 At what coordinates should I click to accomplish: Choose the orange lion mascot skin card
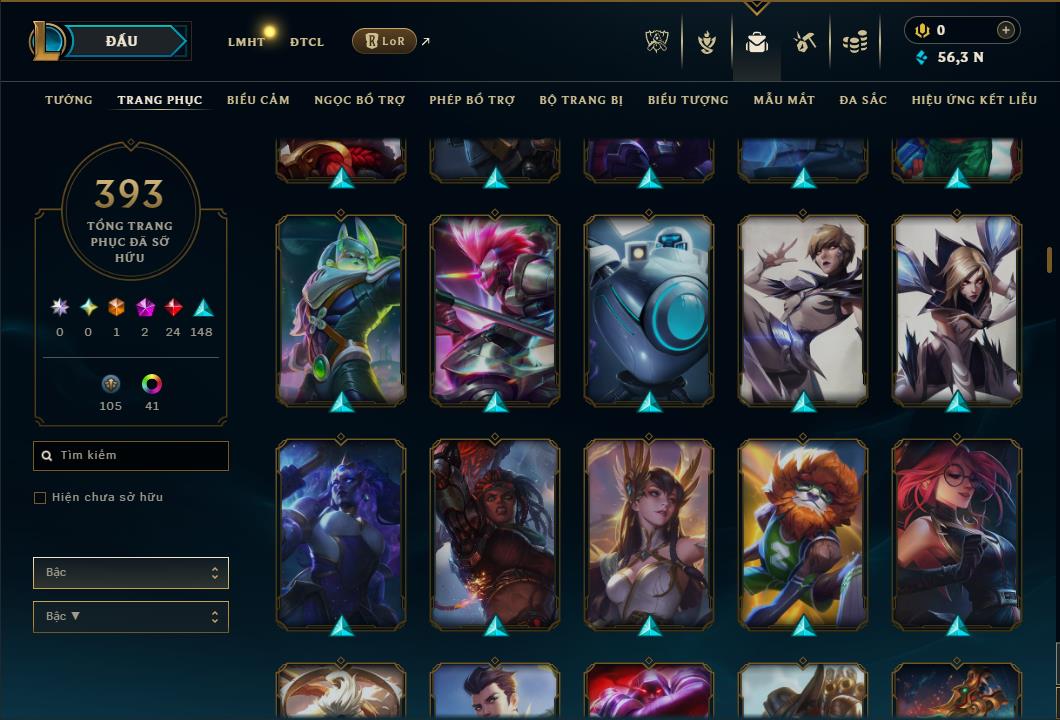(803, 533)
